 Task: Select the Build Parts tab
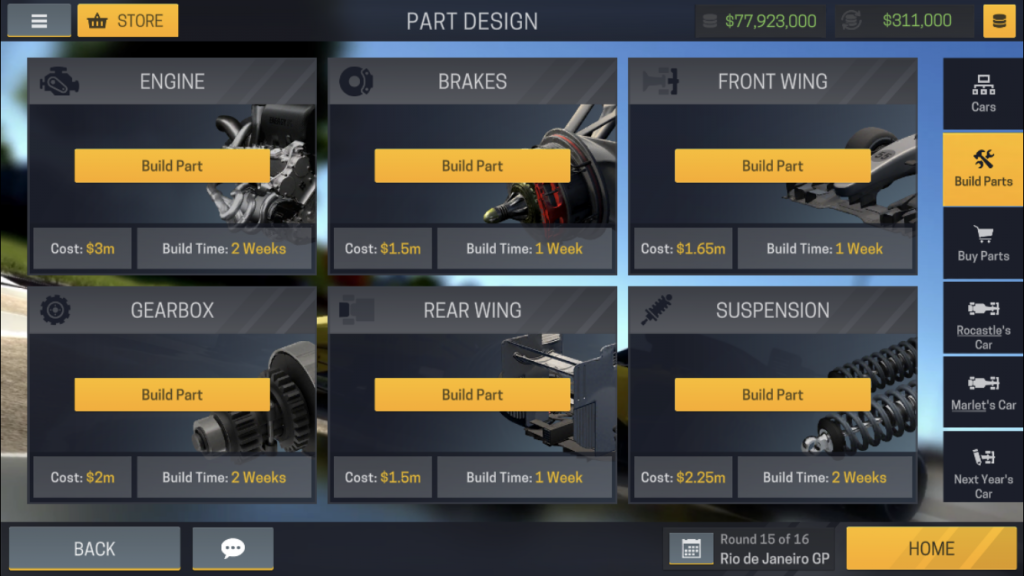pos(983,169)
